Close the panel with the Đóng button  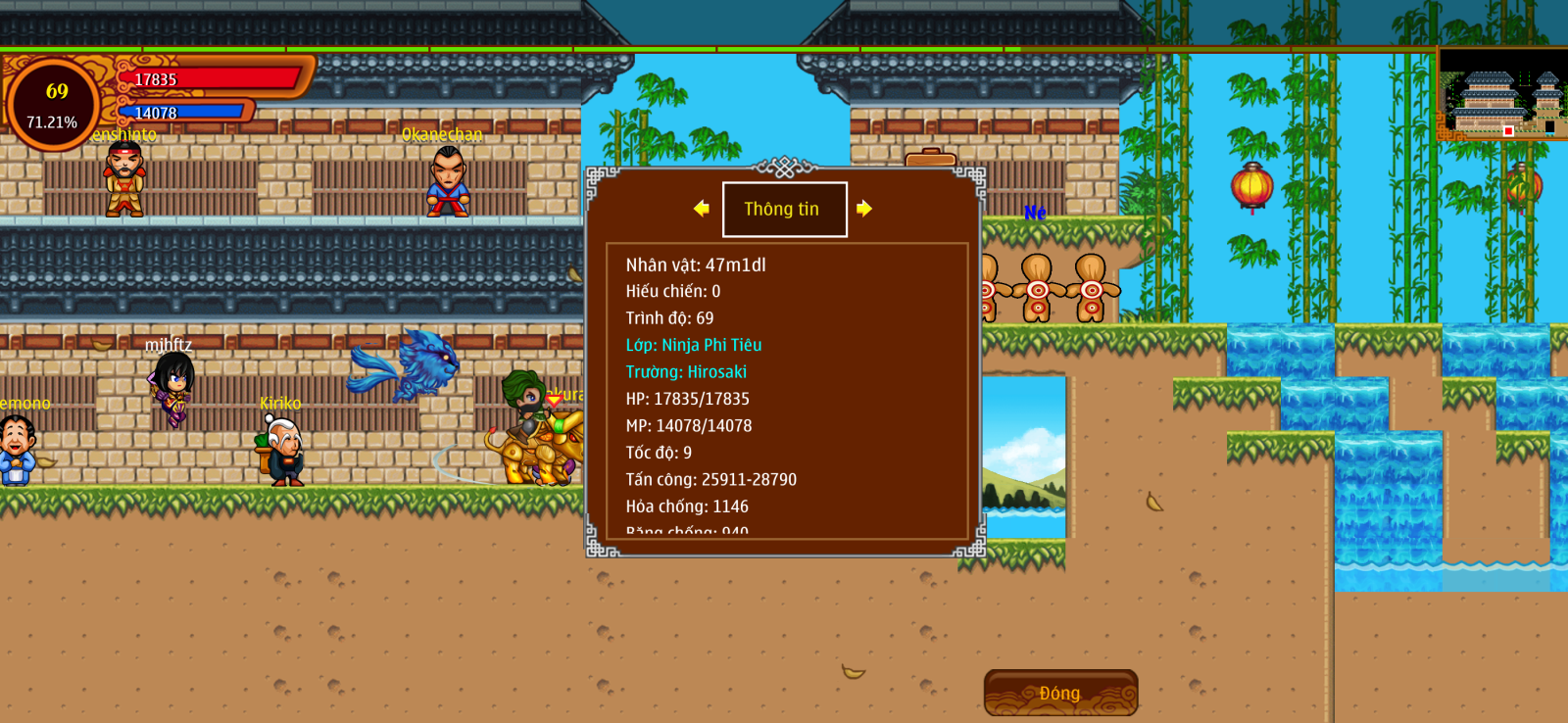point(1060,693)
